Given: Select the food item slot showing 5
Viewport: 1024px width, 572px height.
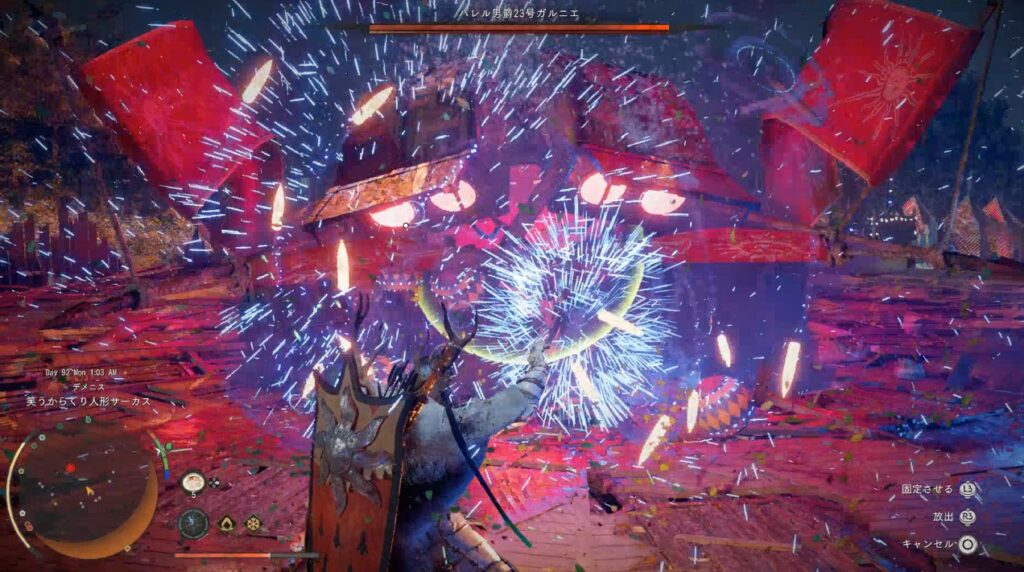Looking at the screenshot, I should pyautogui.click(x=194, y=482).
